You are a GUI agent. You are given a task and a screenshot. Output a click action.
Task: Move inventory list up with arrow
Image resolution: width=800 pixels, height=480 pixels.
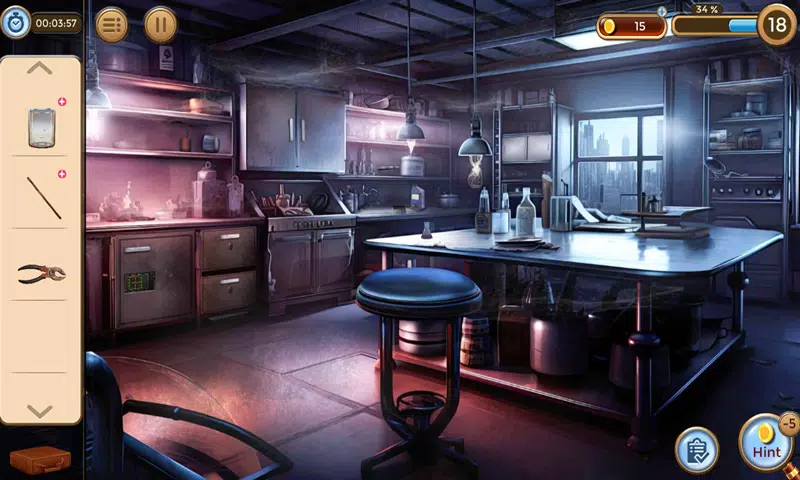(x=39, y=68)
